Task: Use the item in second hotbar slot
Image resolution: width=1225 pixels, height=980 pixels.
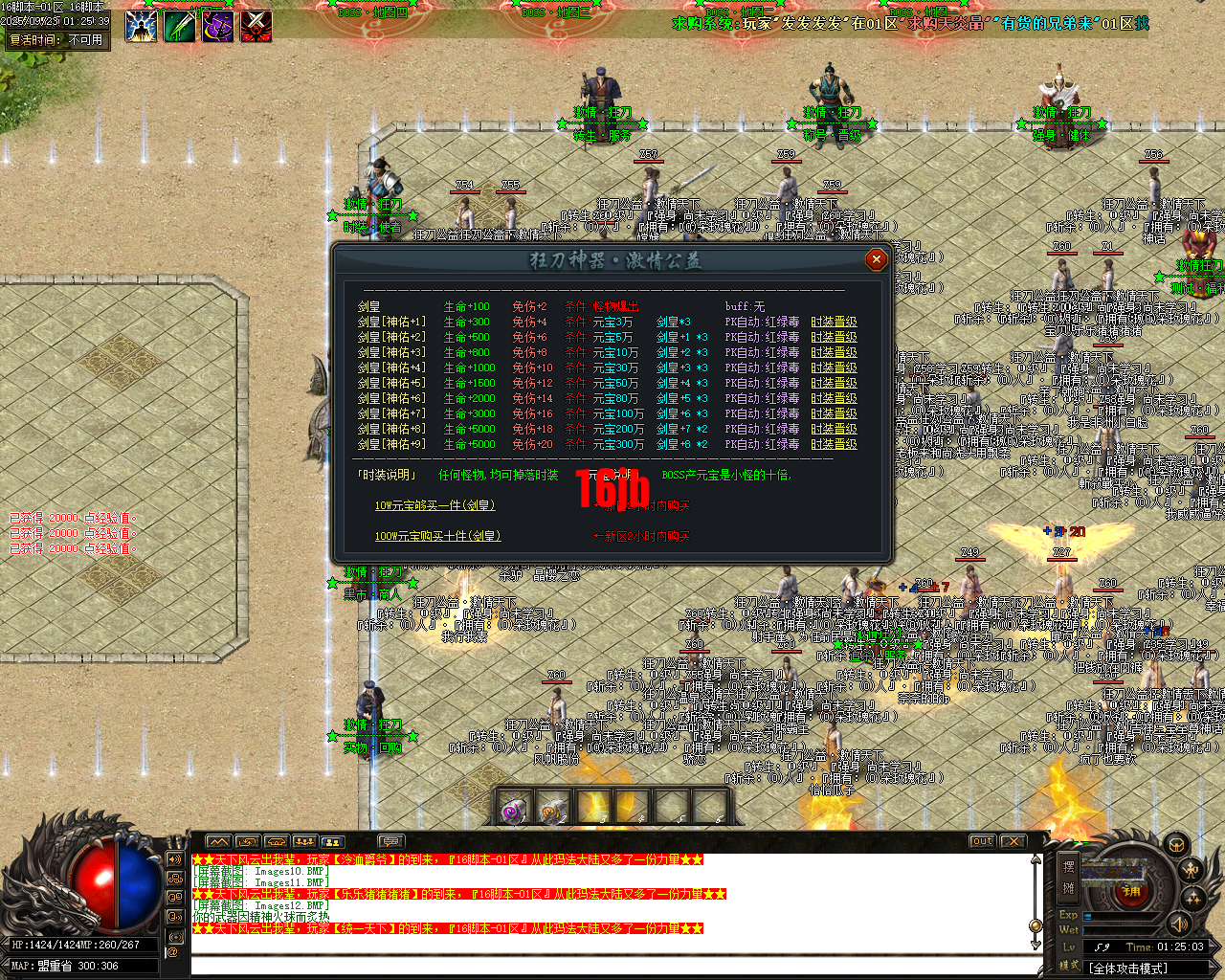Action: [x=554, y=811]
